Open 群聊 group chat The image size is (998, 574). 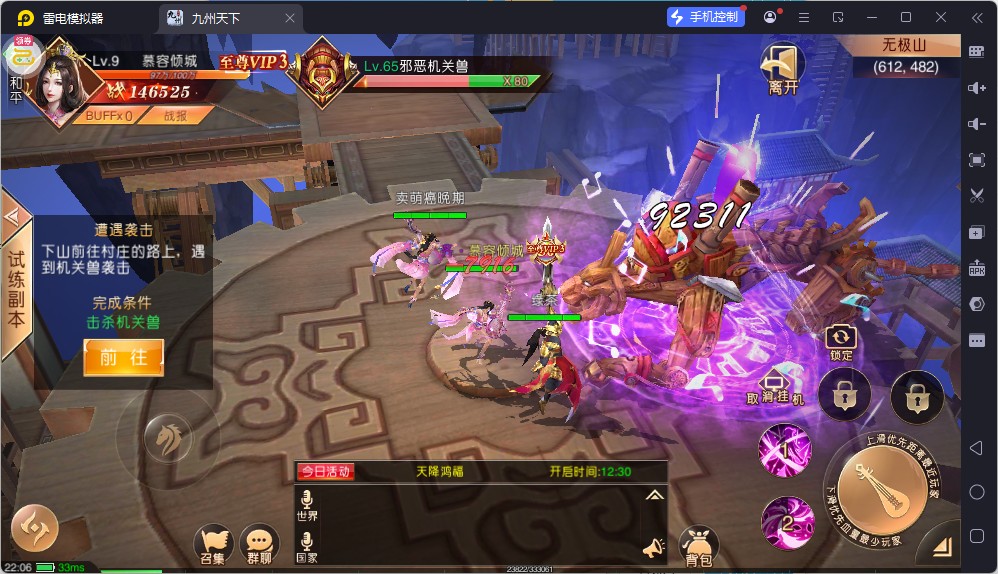coord(259,545)
